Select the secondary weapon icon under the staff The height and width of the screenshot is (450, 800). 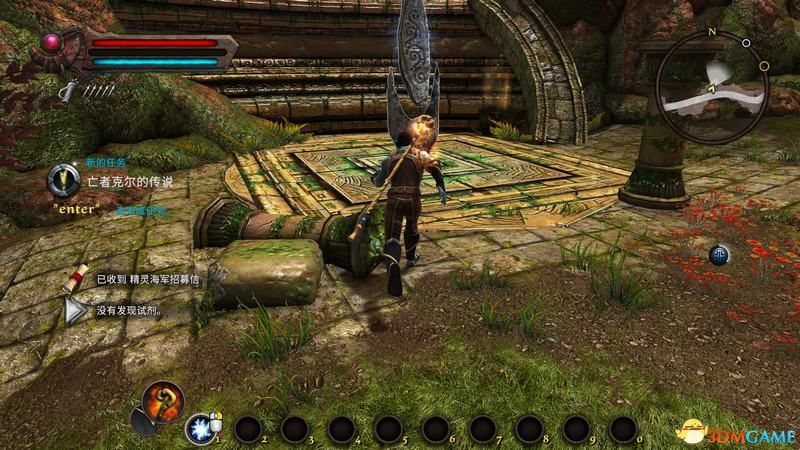coord(143,428)
